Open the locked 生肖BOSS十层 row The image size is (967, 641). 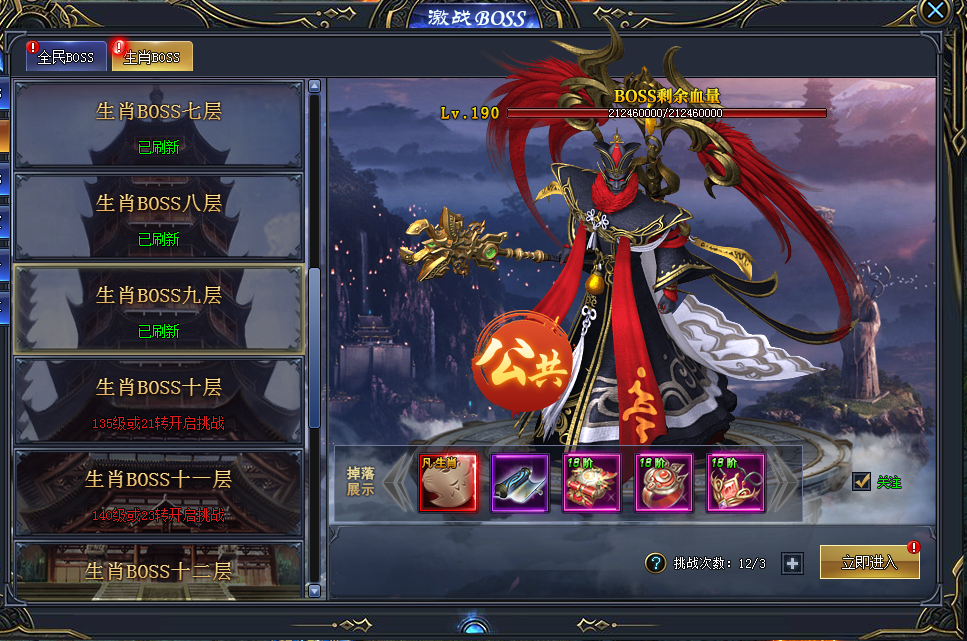point(158,400)
